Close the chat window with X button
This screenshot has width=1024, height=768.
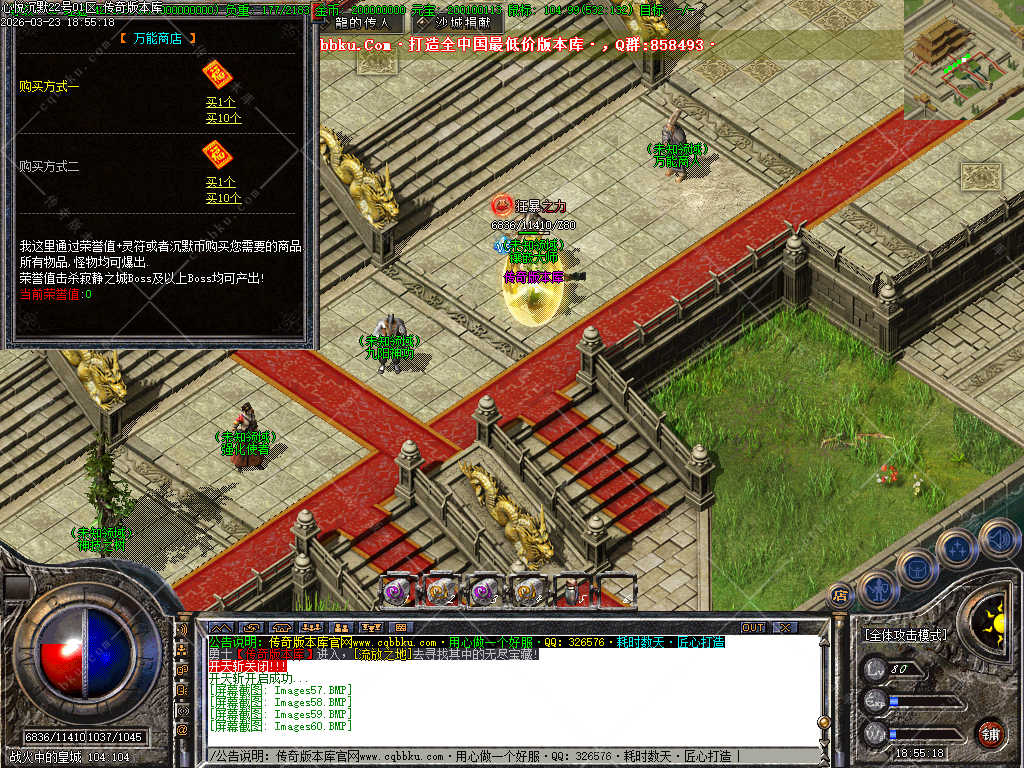click(x=786, y=627)
